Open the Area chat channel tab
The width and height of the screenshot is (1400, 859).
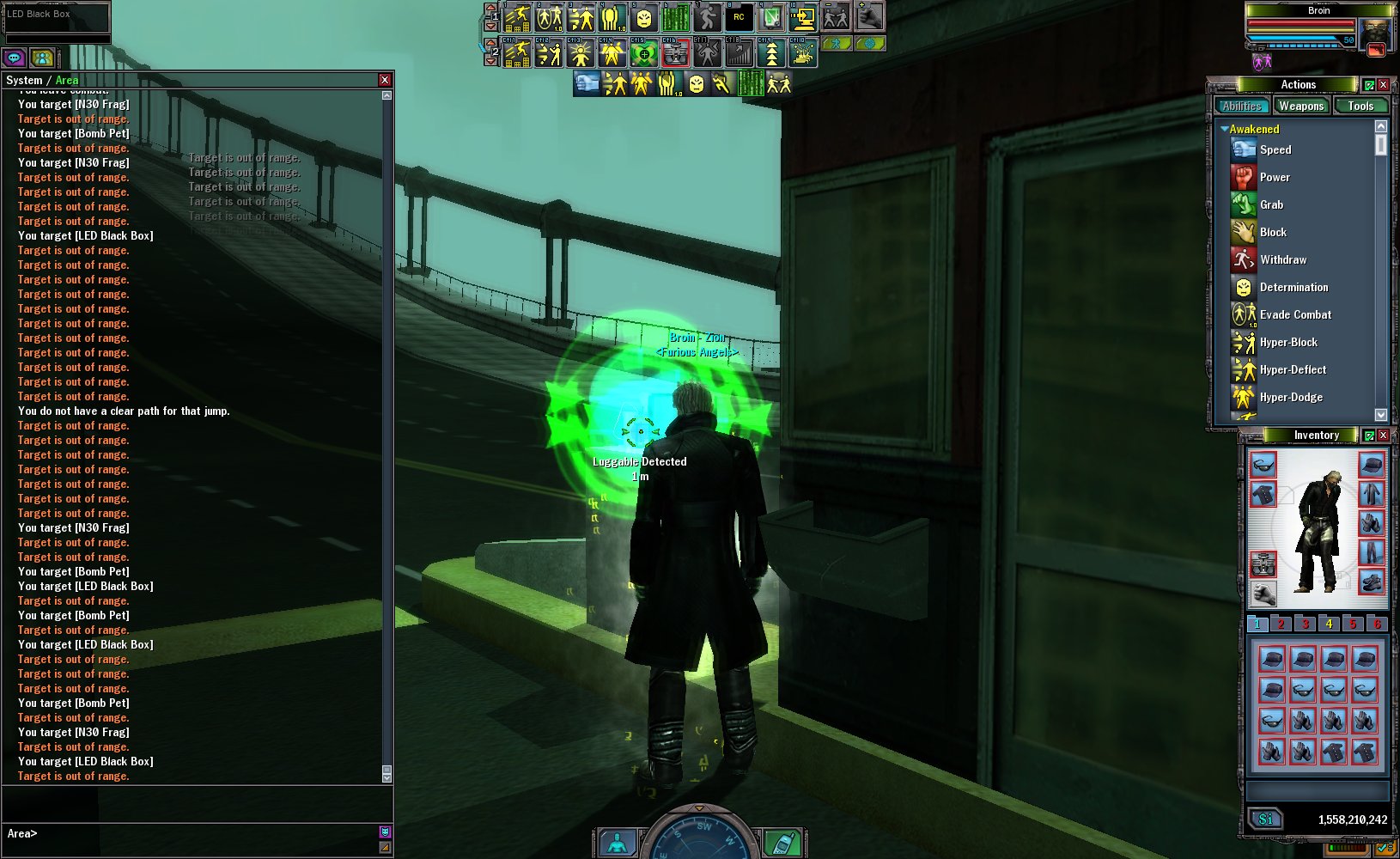click(67, 80)
